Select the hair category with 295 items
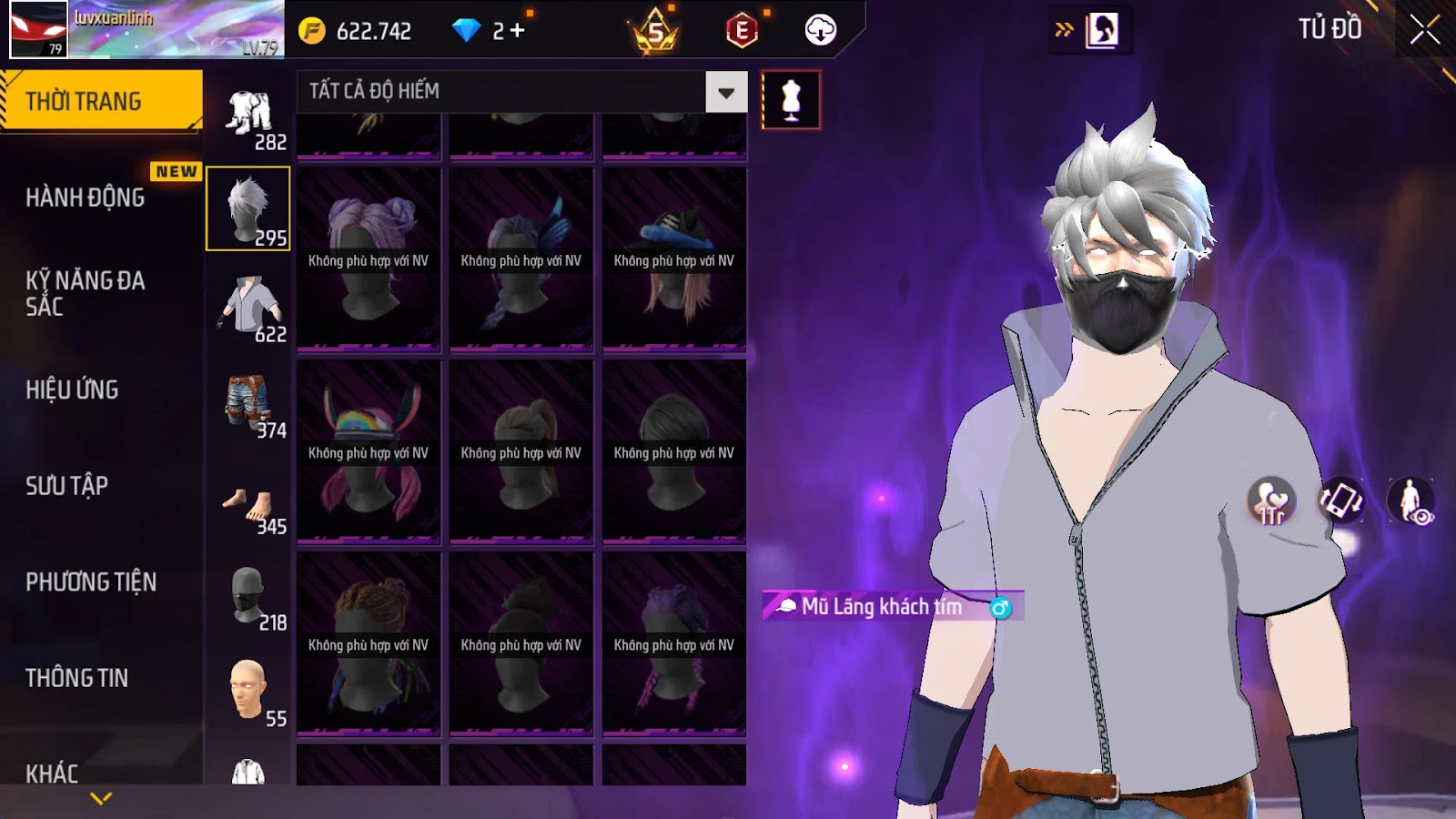 tap(248, 208)
